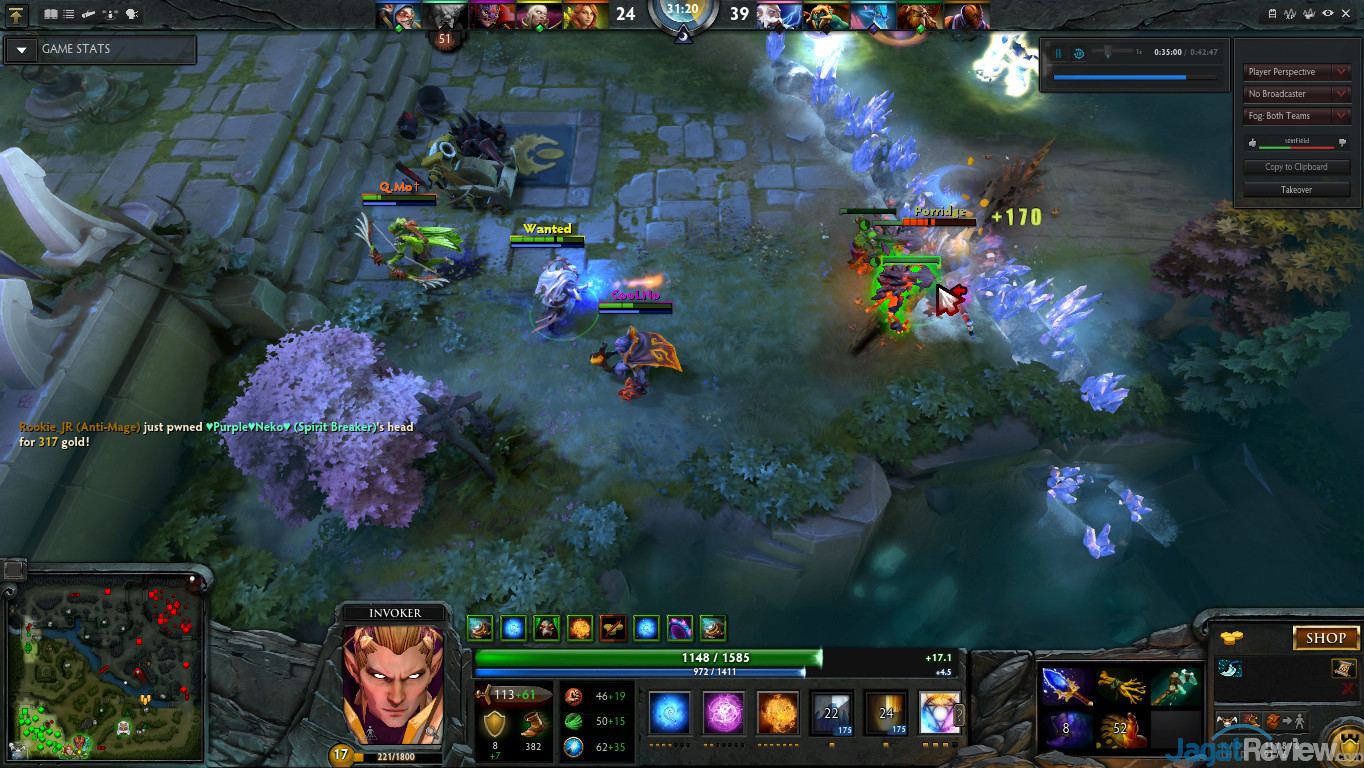Select the Quas blue orb ability
Image resolution: width=1364 pixels, height=768 pixels.
click(669, 714)
